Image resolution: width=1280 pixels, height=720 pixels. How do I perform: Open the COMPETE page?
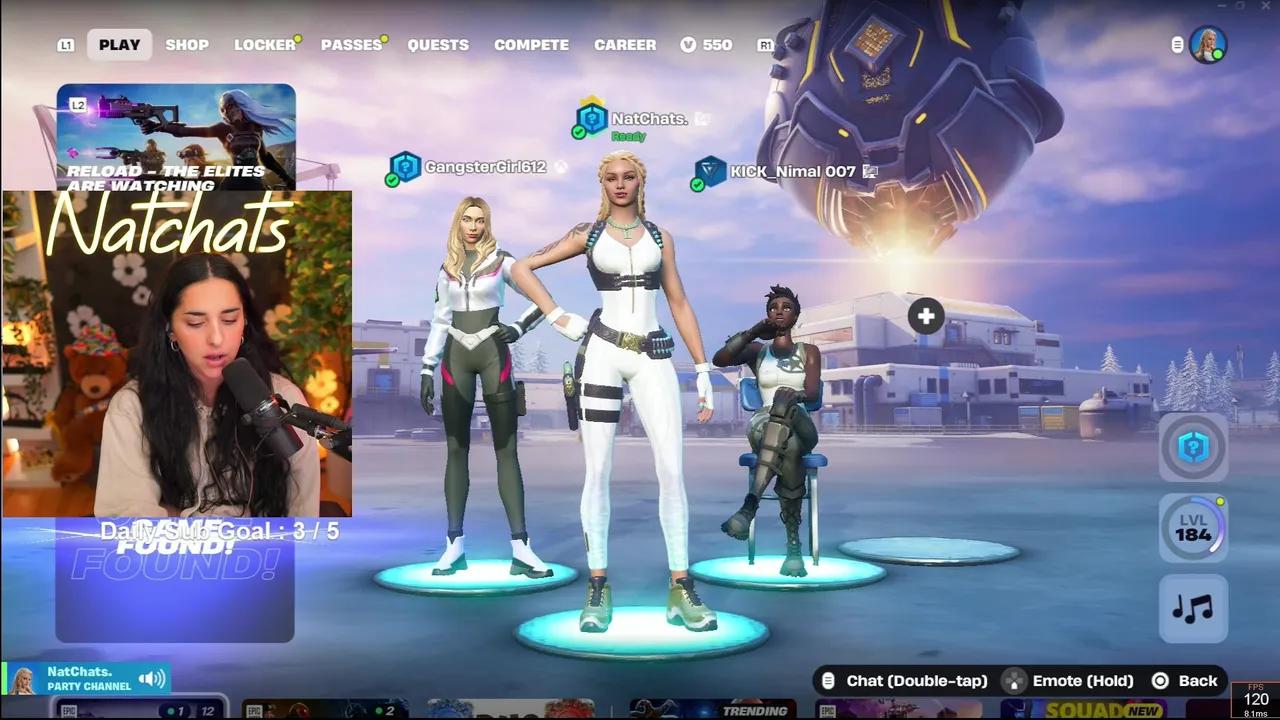[531, 44]
